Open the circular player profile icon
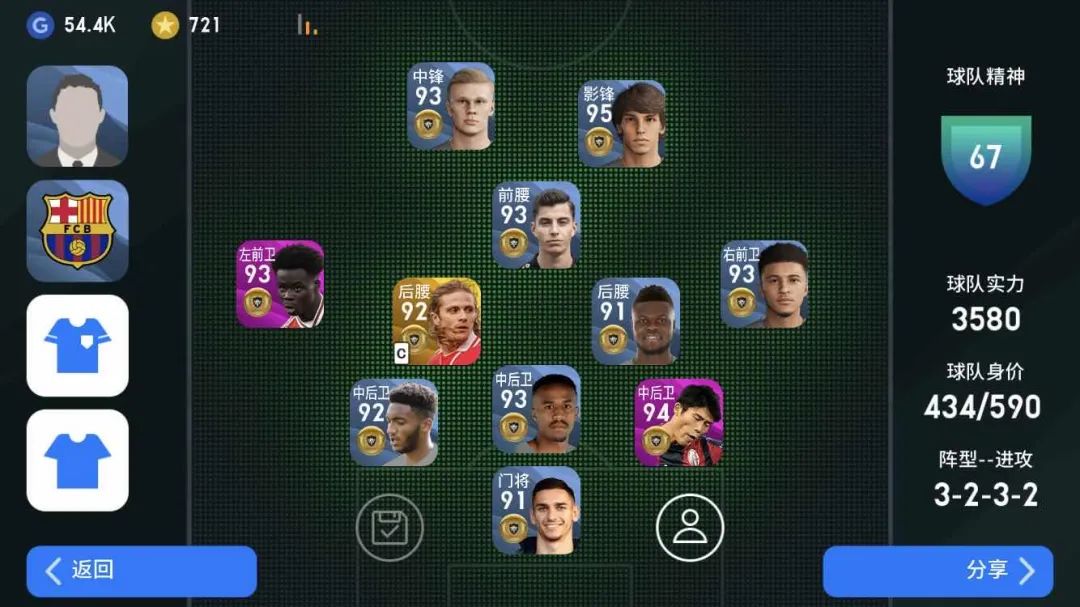1080x607 pixels. [689, 527]
